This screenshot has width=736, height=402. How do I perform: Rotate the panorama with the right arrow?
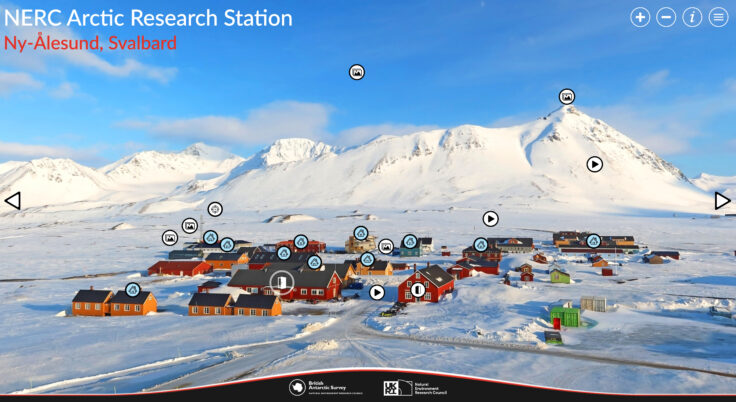tap(722, 201)
